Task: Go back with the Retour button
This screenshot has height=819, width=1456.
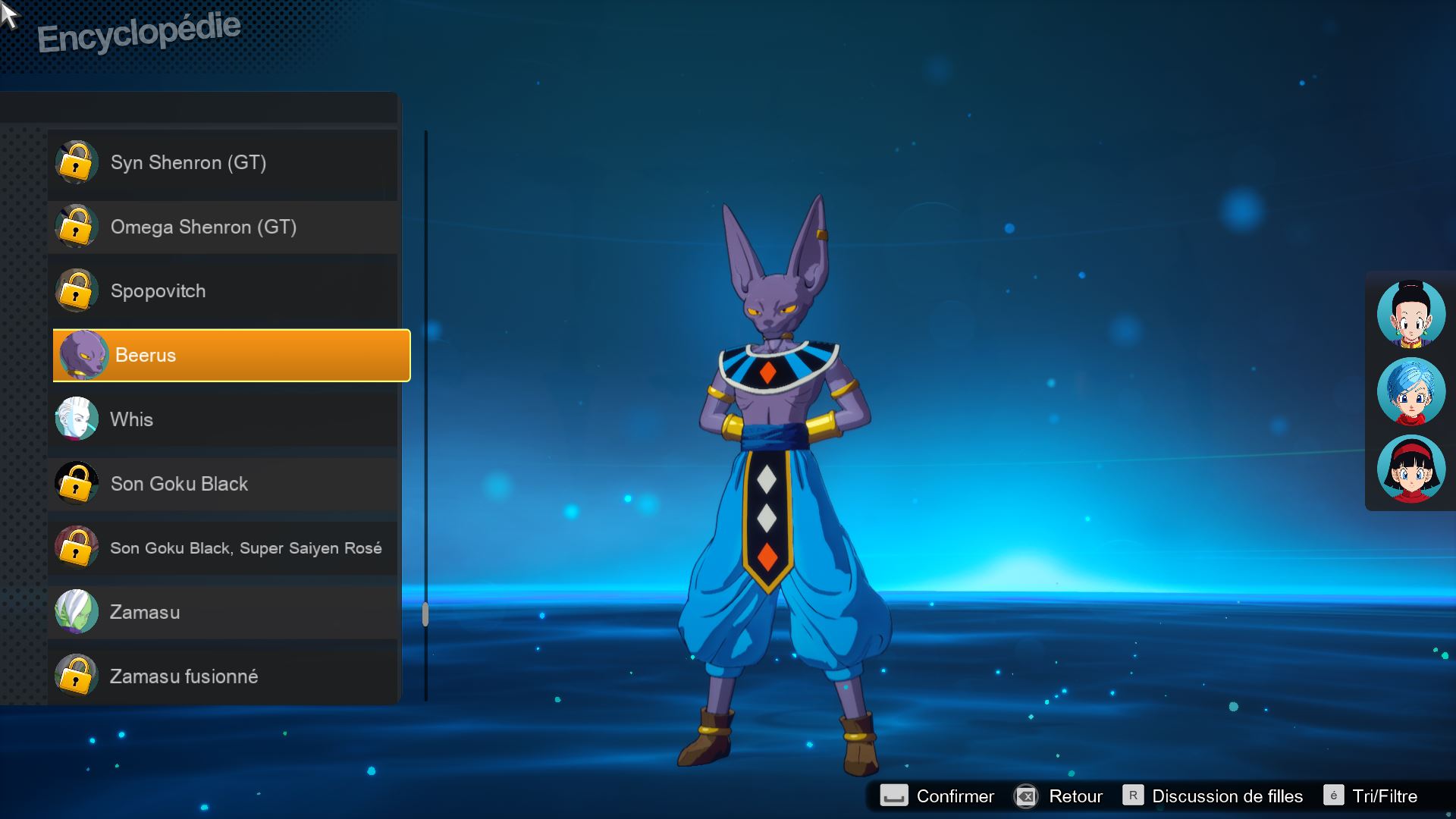Action: coord(1059,796)
